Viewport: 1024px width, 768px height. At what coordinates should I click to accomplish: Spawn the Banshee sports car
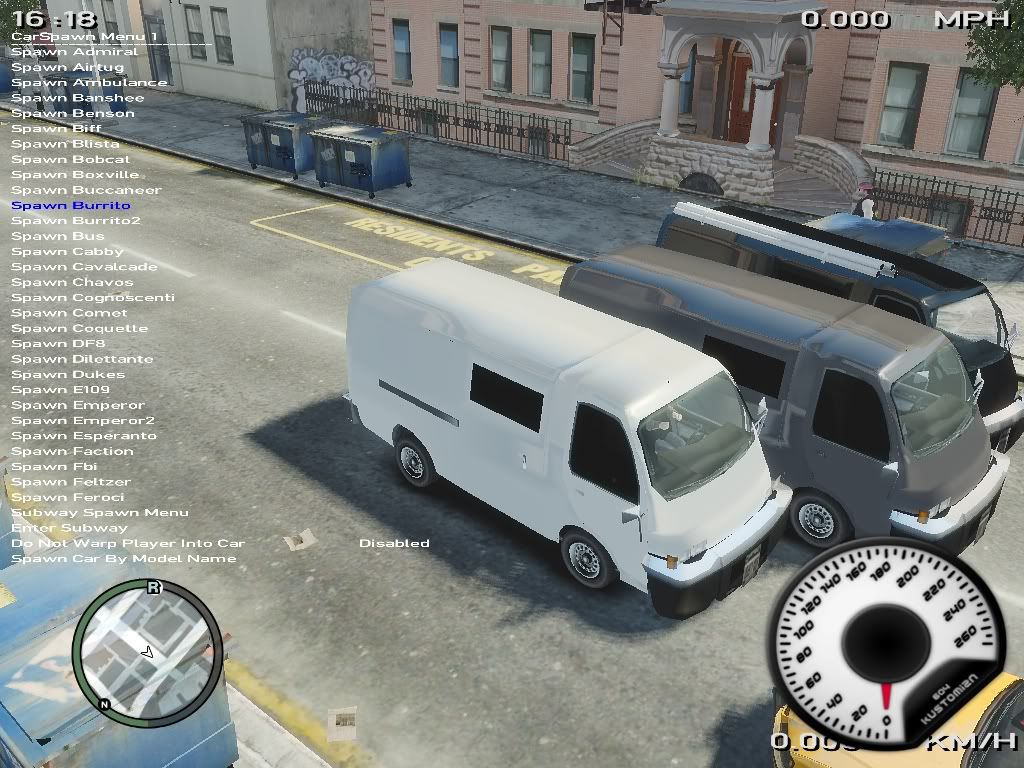[x=77, y=98]
